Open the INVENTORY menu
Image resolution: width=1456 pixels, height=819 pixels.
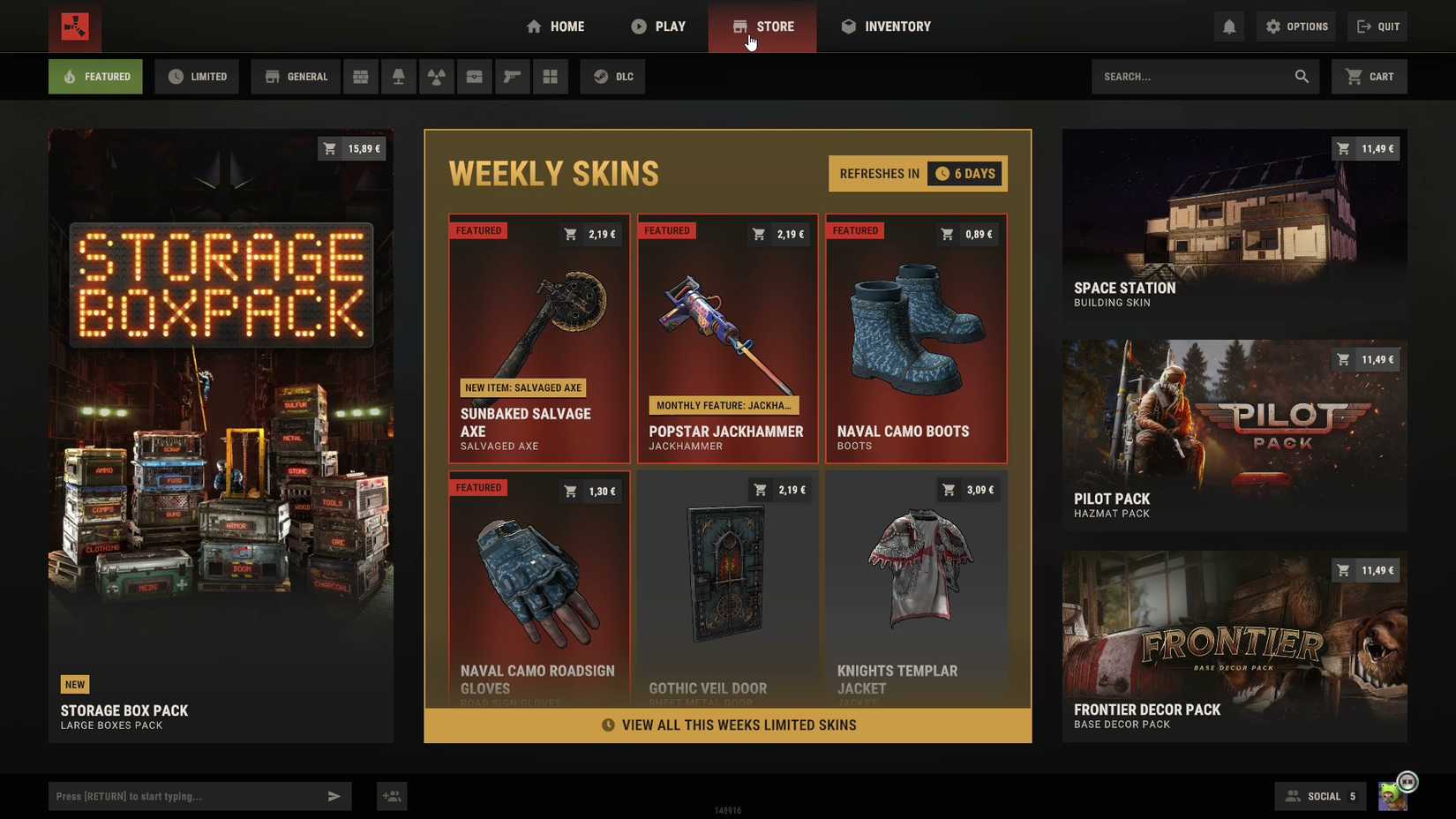tap(885, 26)
